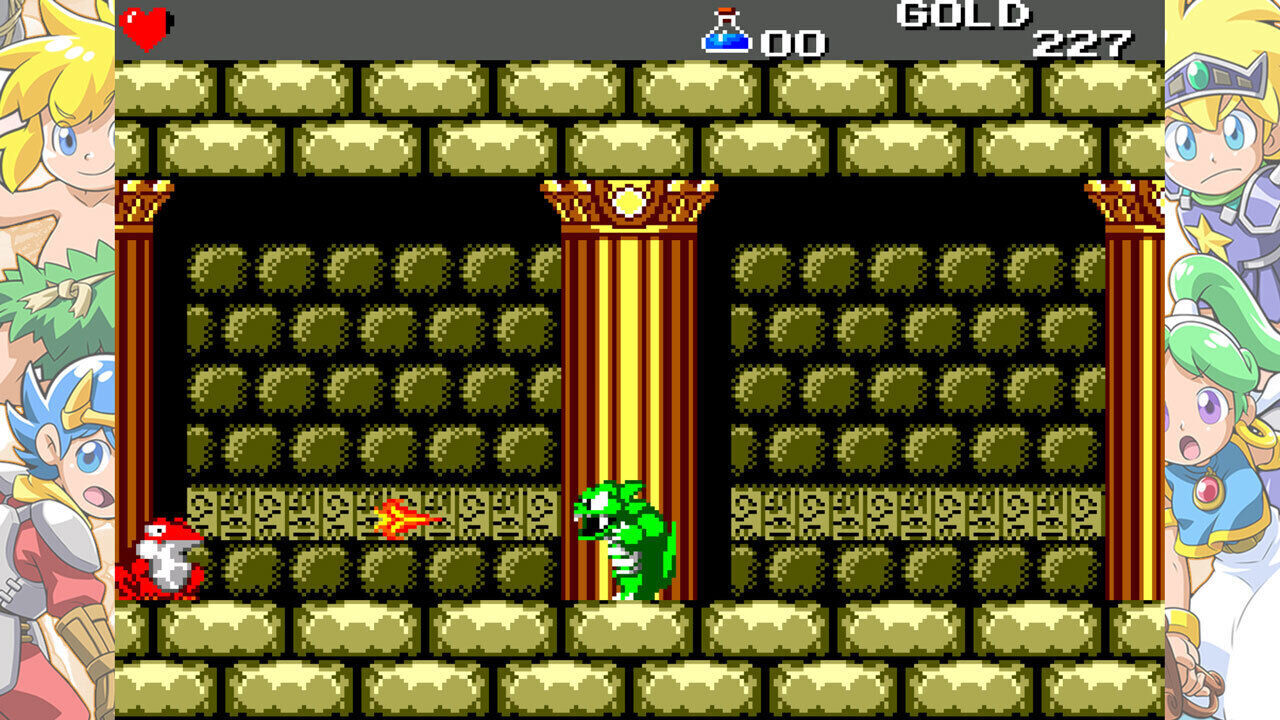Click the left pillar capital ornament

(x=140, y=200)
